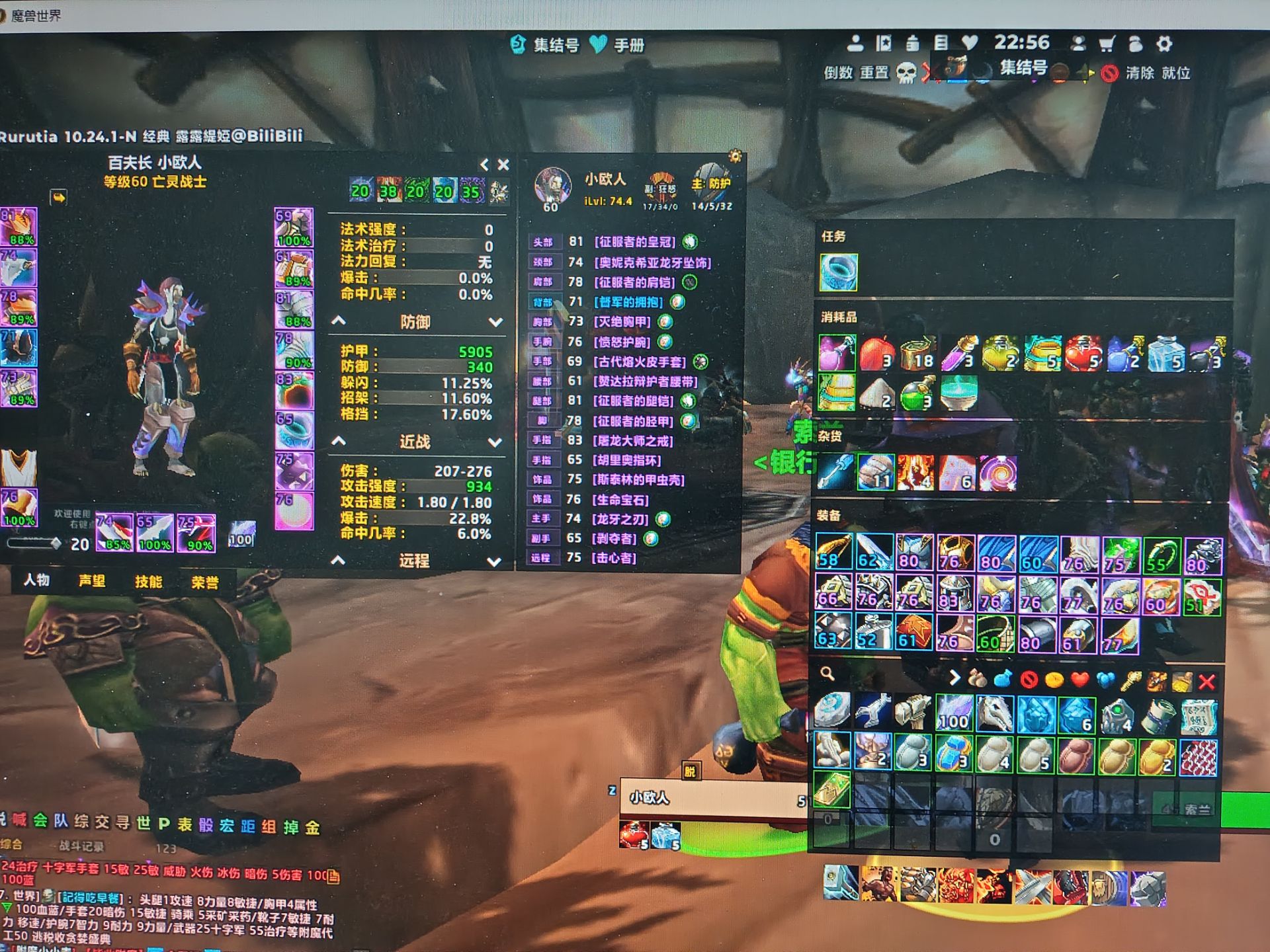Click the 重置 reset button
Screen dimensions: 1270x952
click(874, 73)
